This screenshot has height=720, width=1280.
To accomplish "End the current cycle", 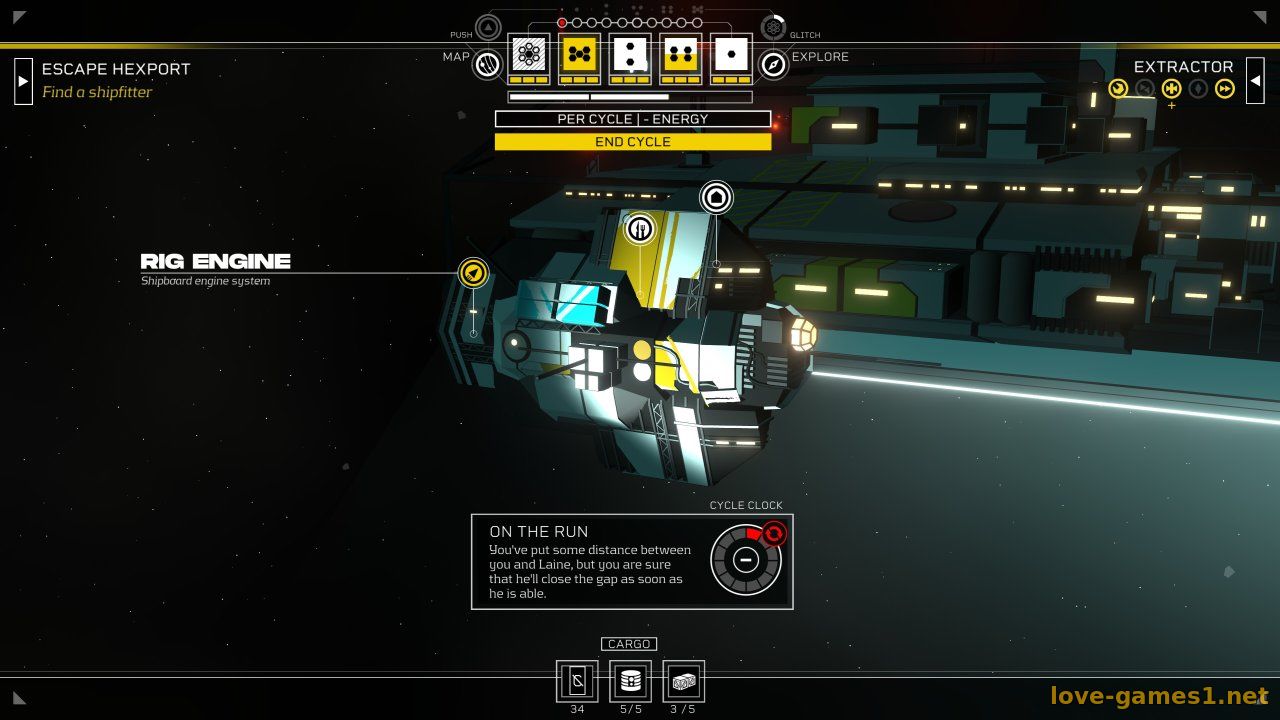I will [632, 142].
